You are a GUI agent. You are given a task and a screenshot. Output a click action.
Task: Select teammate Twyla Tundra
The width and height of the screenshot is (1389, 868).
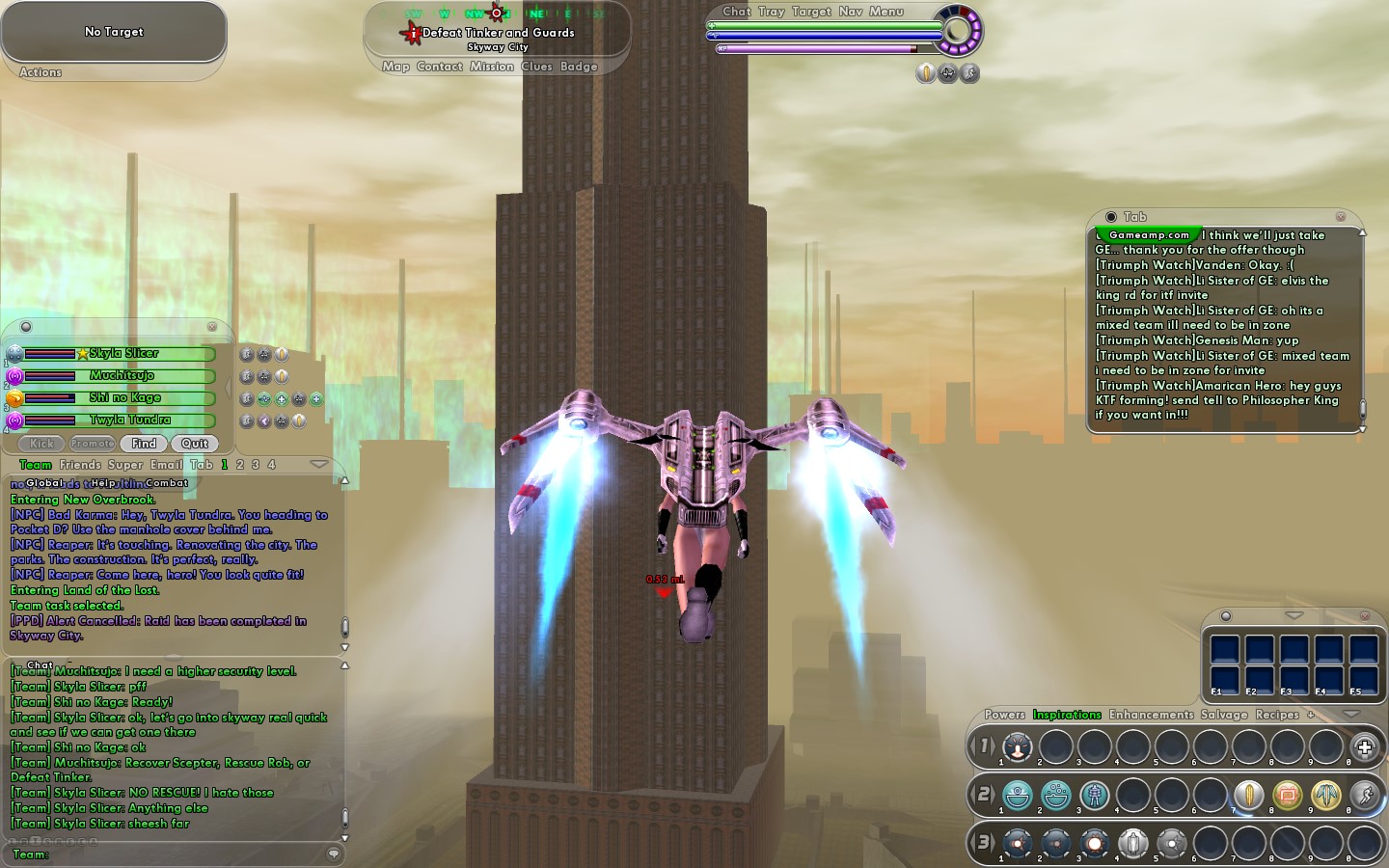(x=130, y=420)
